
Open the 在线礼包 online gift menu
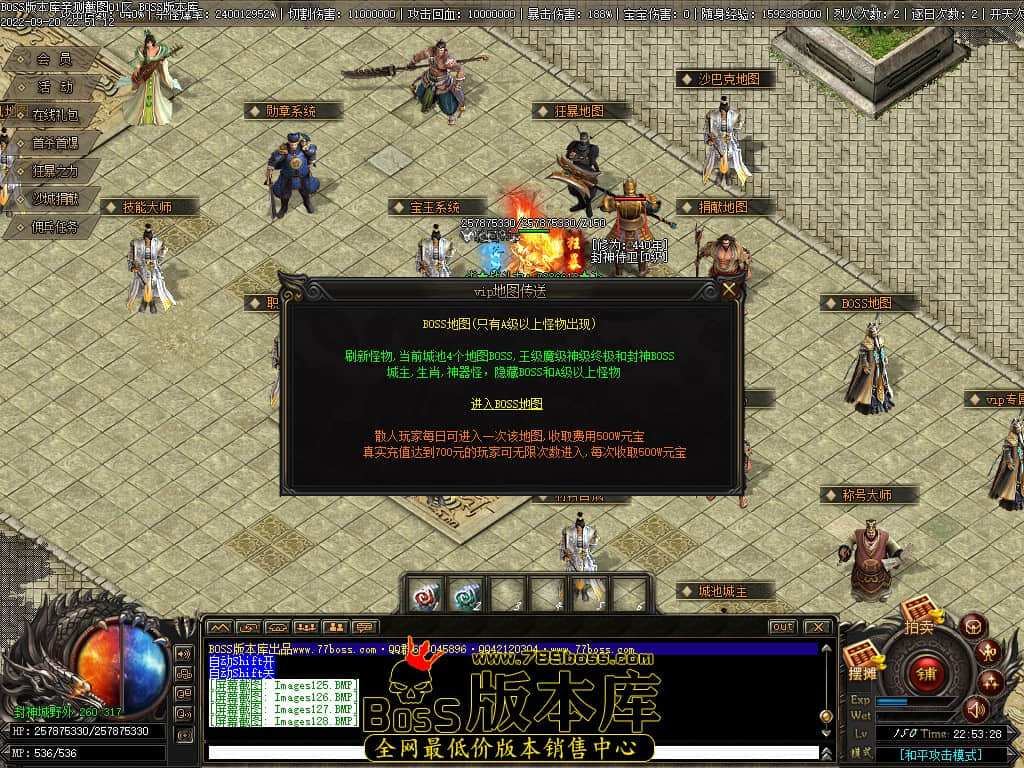coord(55,114)
